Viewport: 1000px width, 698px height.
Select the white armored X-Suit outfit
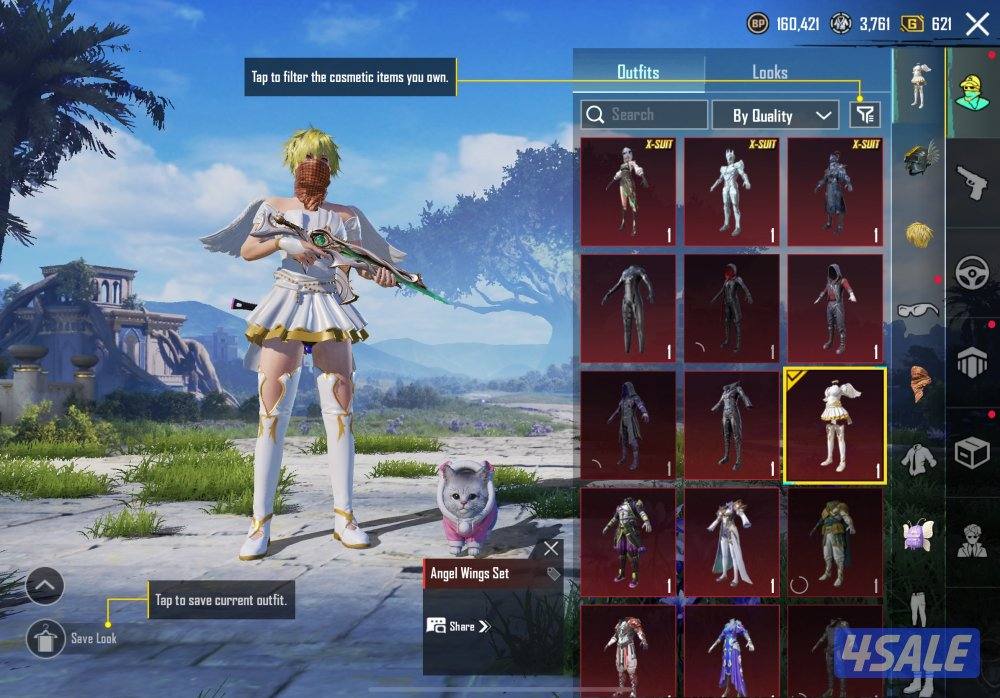[x=731, y=192]
